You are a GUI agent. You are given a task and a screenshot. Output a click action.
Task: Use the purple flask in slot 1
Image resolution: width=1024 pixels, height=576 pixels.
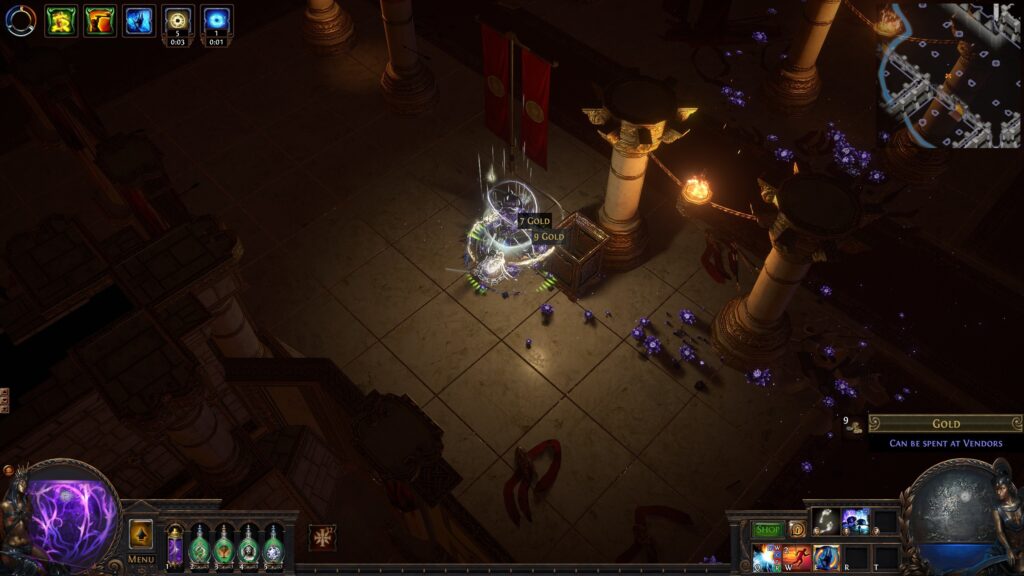point(175,545)
